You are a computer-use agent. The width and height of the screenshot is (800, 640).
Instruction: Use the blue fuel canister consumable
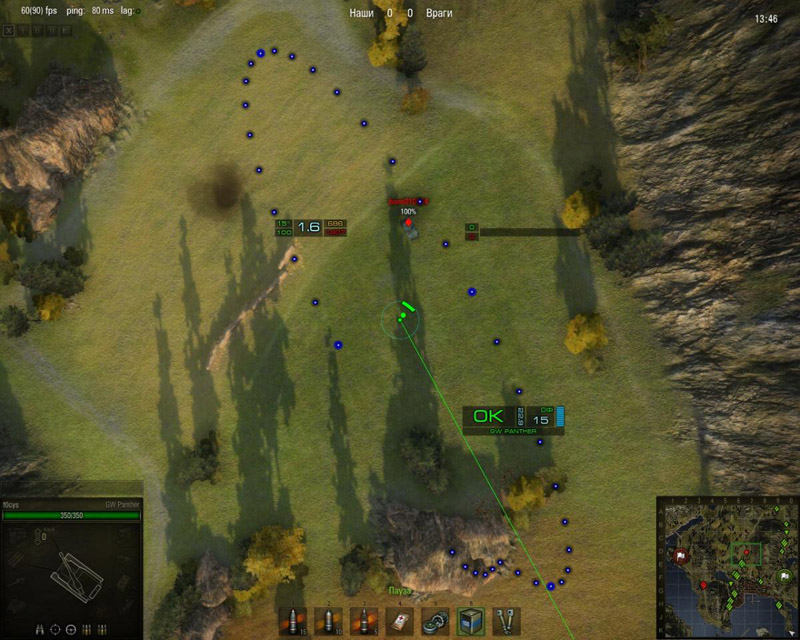(470, 621)
